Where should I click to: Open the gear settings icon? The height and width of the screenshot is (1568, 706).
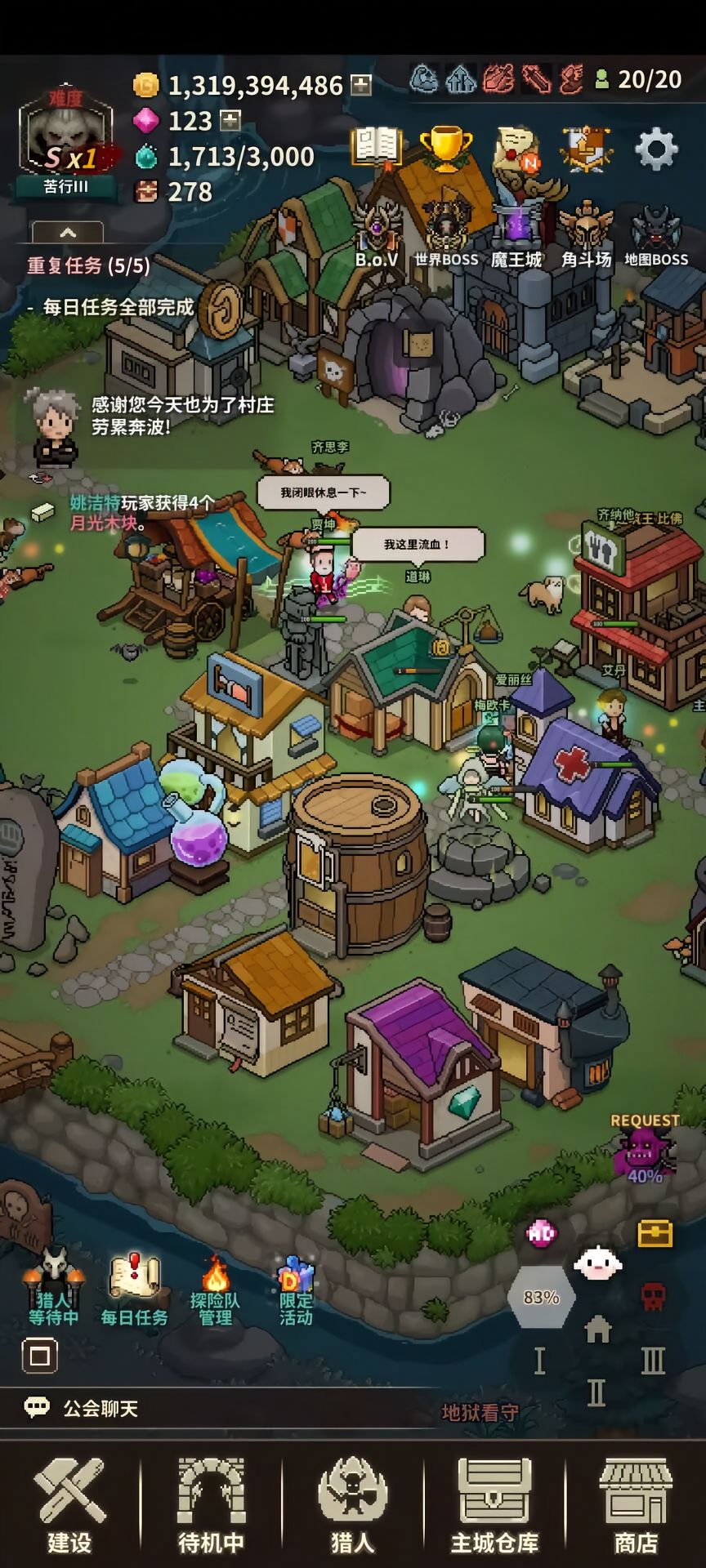click(x=656, y=150)
